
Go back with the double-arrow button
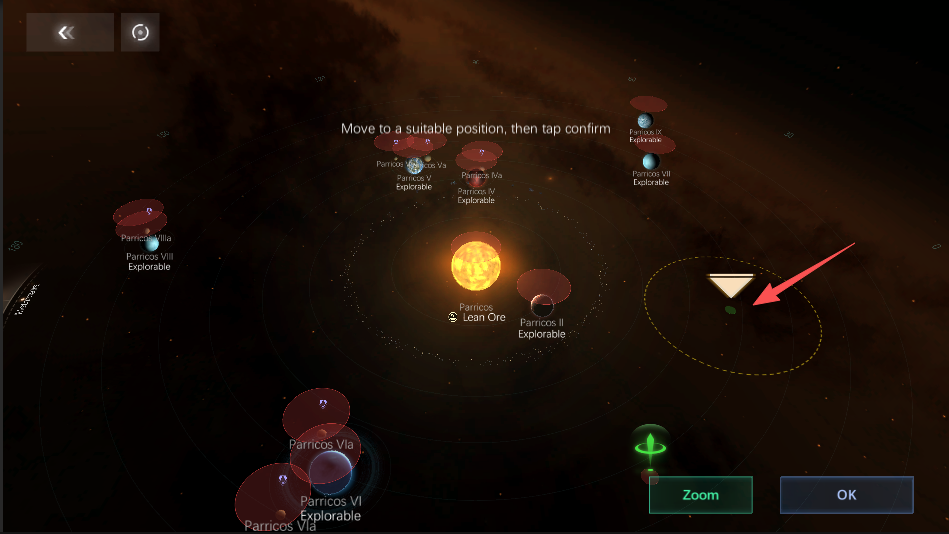[x=66, y=32]
